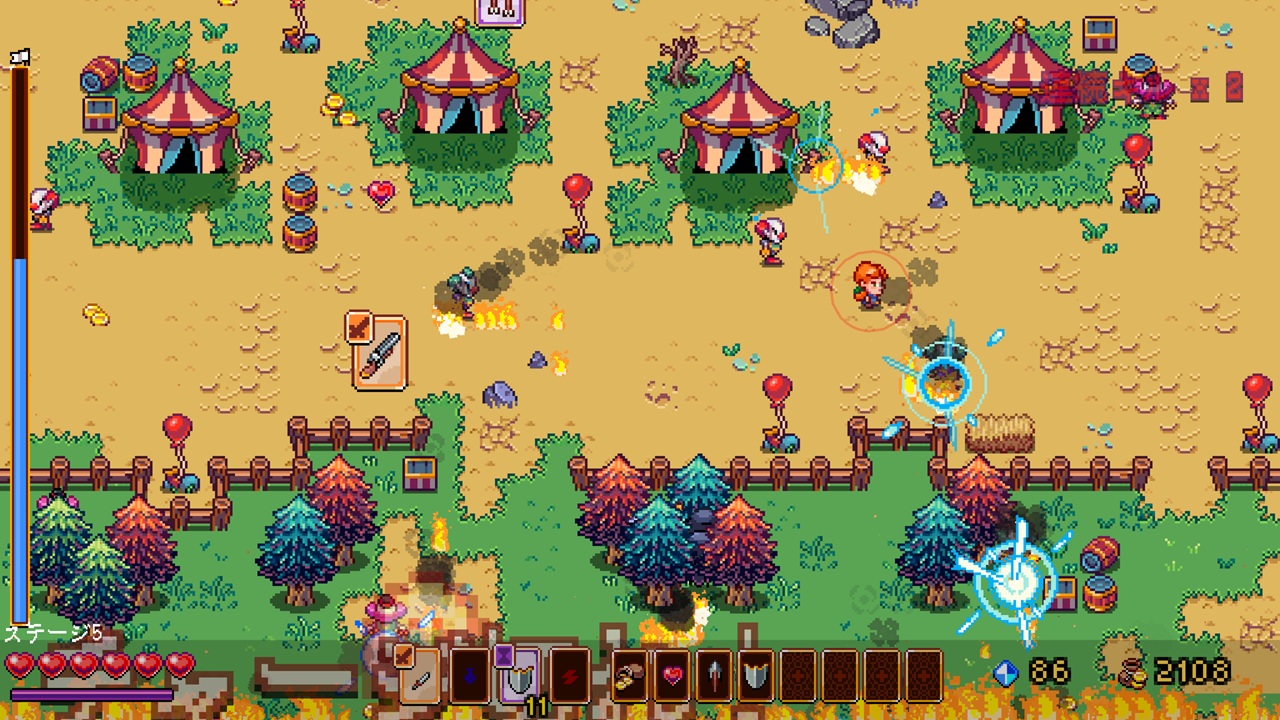Activate the blue potion card

click(469, 675)
